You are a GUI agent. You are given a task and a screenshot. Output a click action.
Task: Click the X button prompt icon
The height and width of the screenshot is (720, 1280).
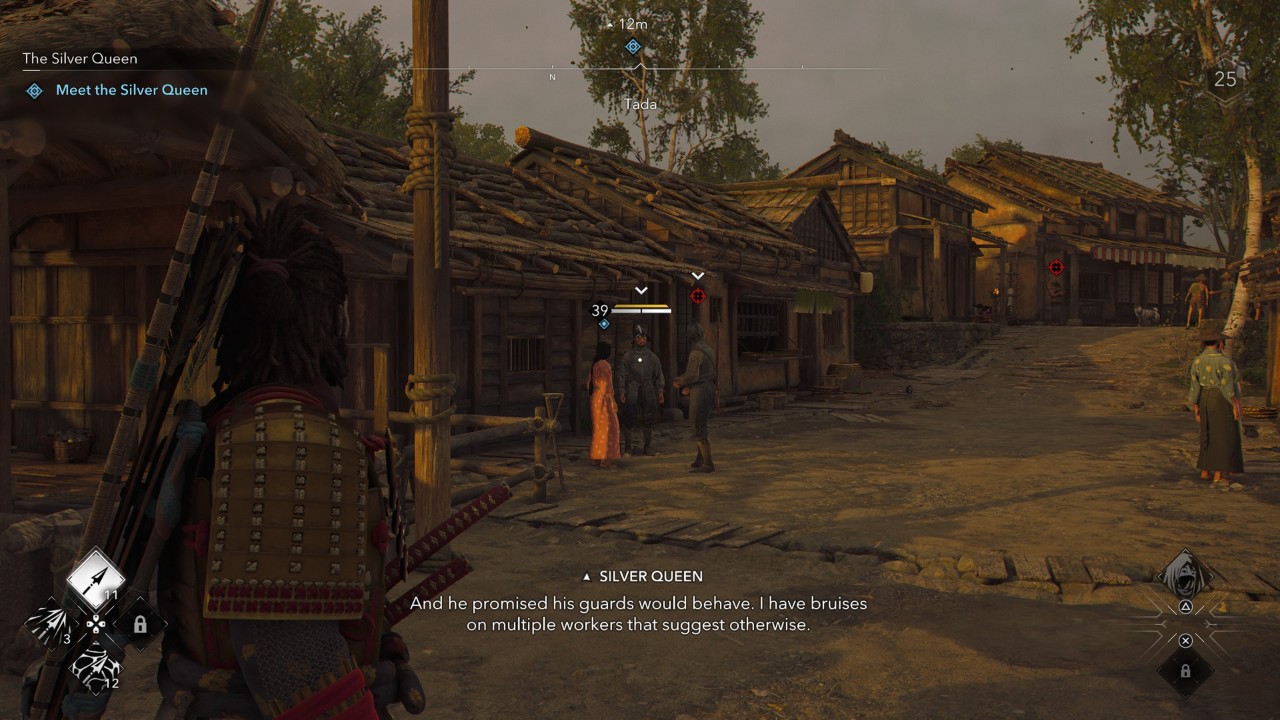[x=1186, y=640]
